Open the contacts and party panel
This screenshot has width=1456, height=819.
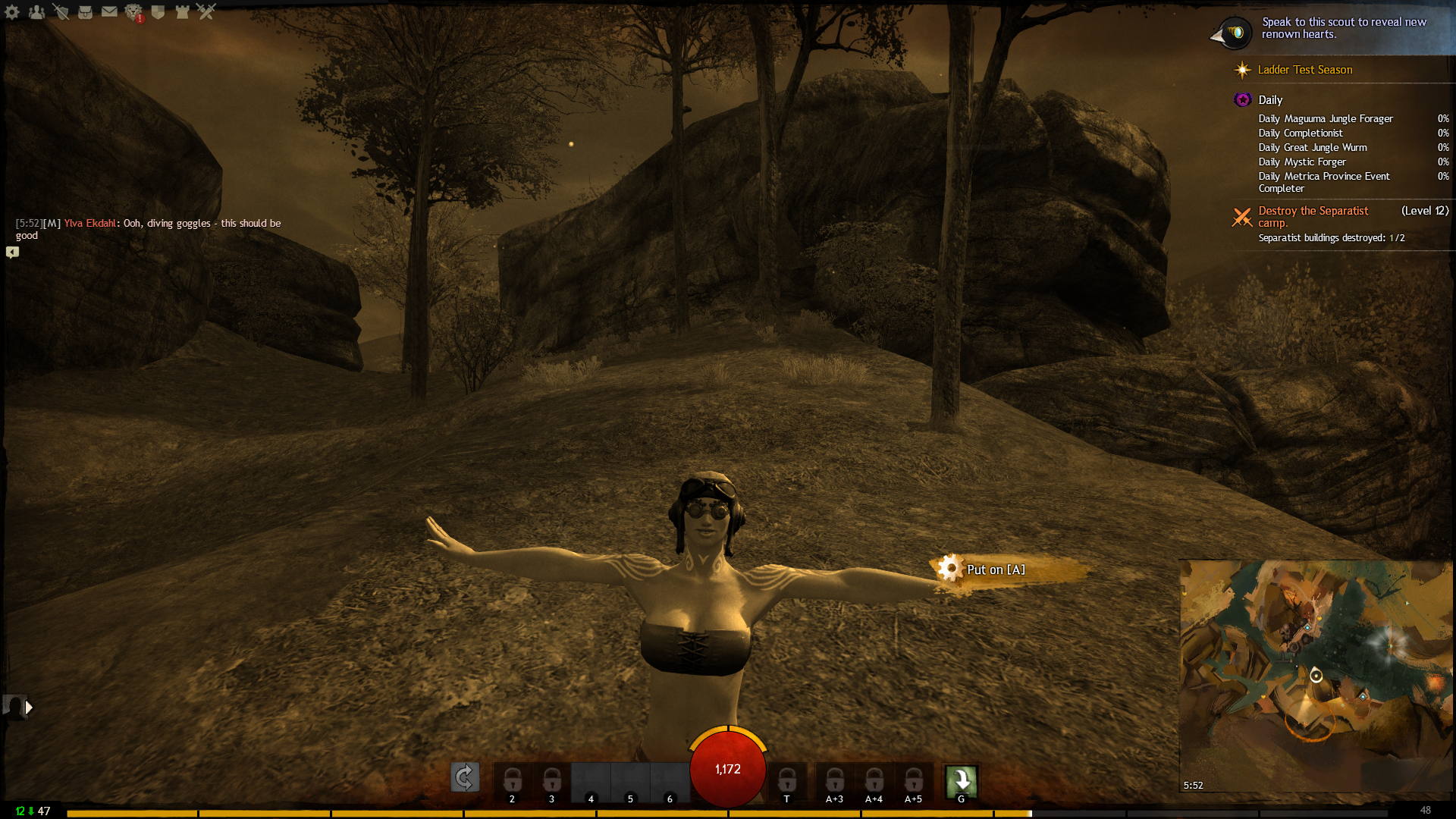36,11
